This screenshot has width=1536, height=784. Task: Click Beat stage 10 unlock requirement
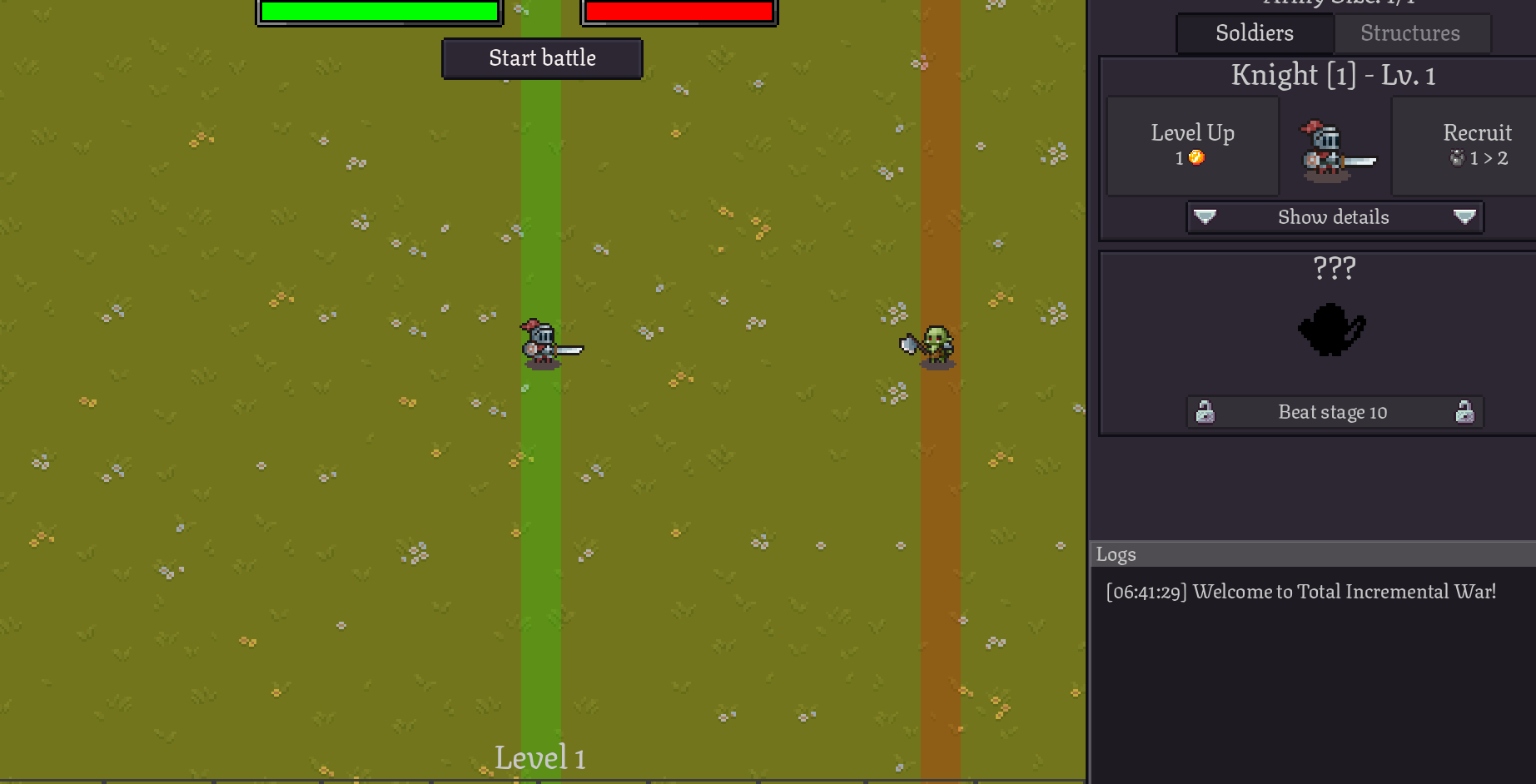pos(1333,411)
